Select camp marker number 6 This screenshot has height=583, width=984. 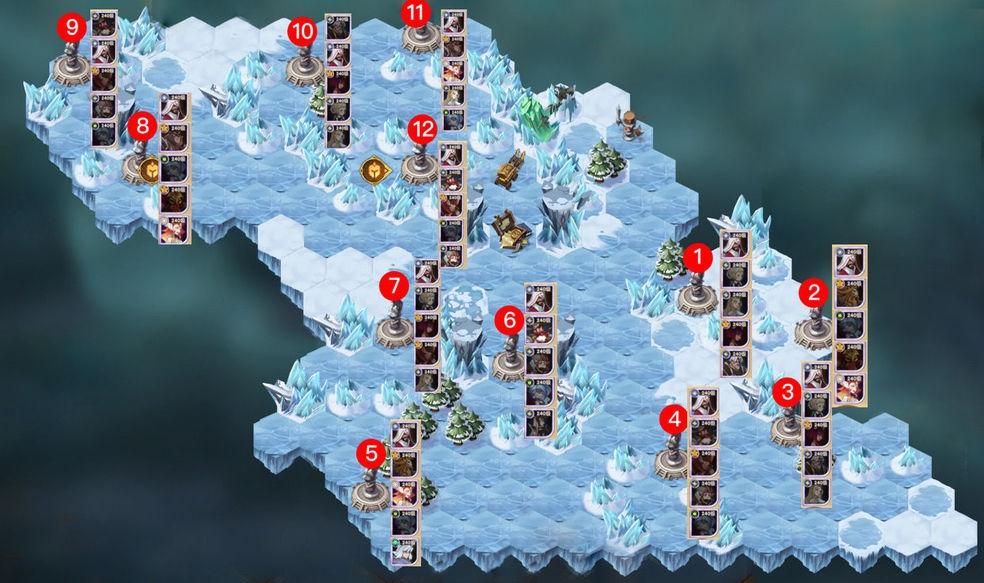pos(508,320)
